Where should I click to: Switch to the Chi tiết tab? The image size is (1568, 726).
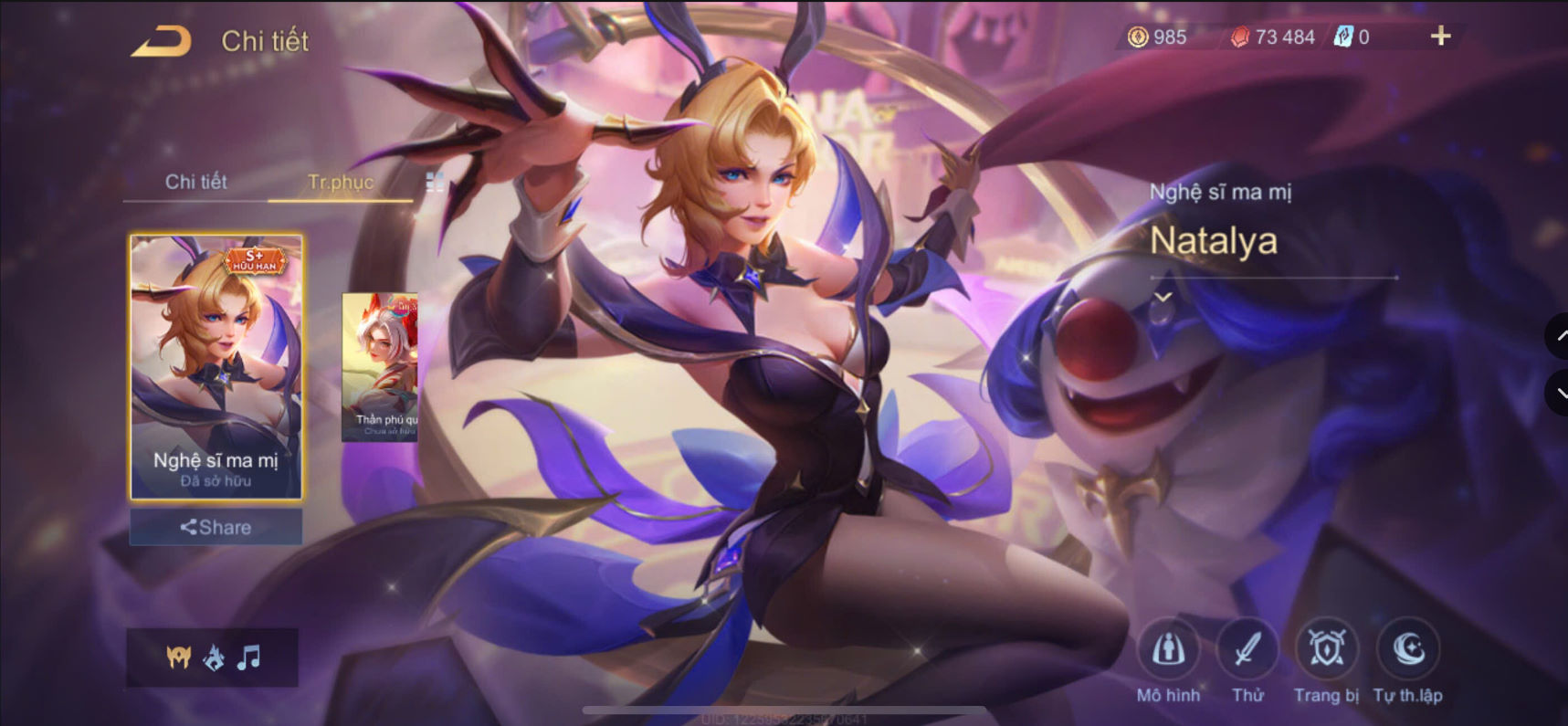click(197, 182)
